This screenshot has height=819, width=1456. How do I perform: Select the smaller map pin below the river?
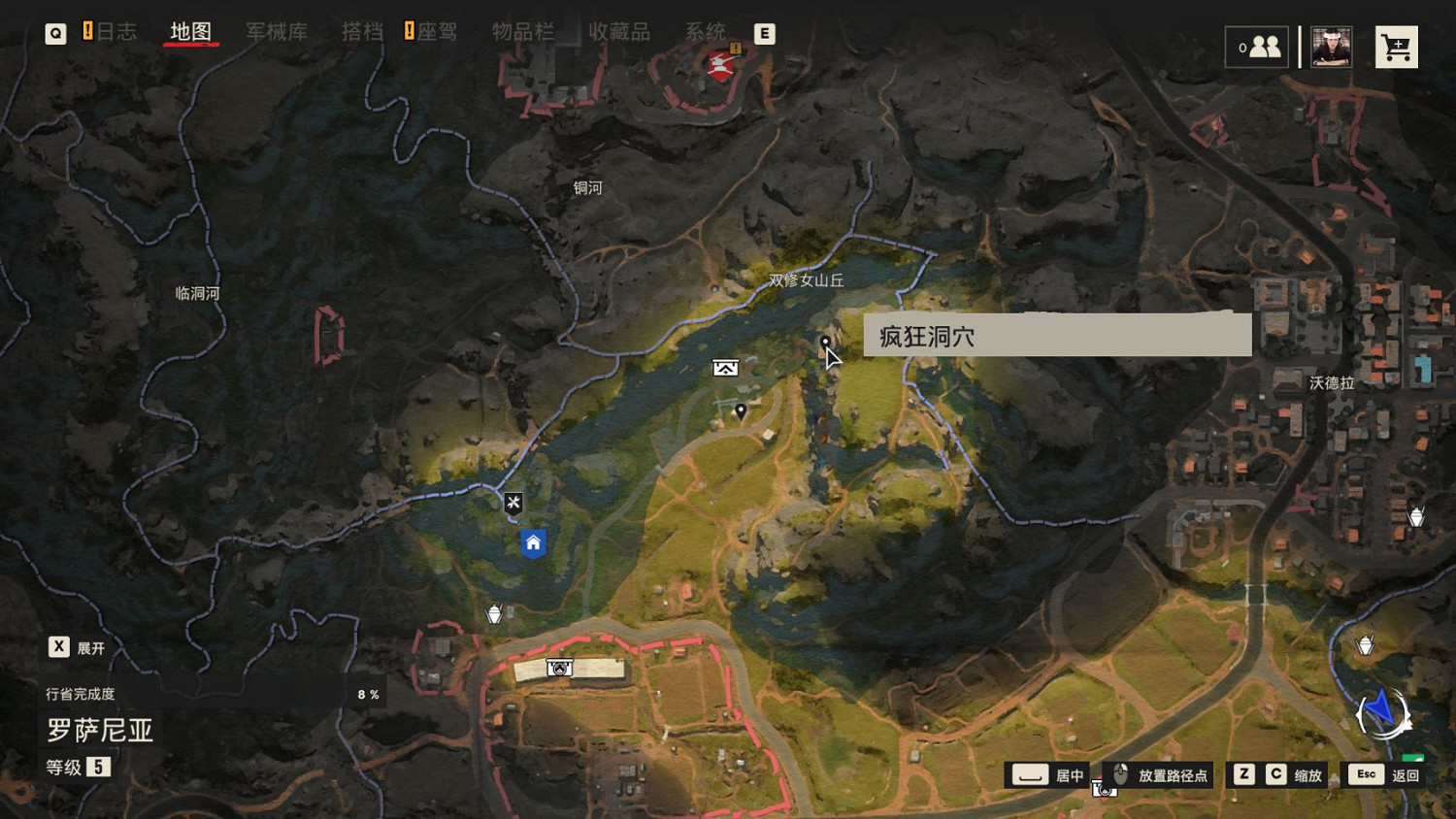tap(741, 410)
